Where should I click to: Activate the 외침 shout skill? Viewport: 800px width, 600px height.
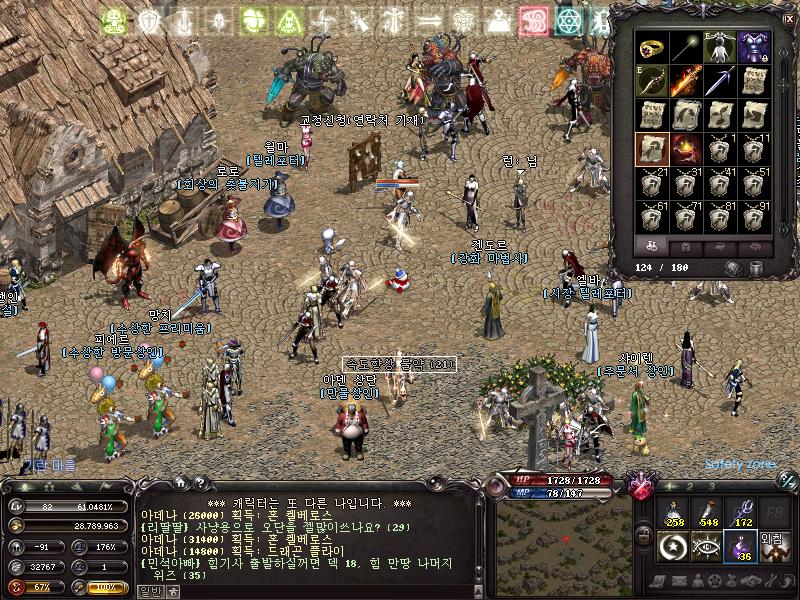(x=776, y=547)
